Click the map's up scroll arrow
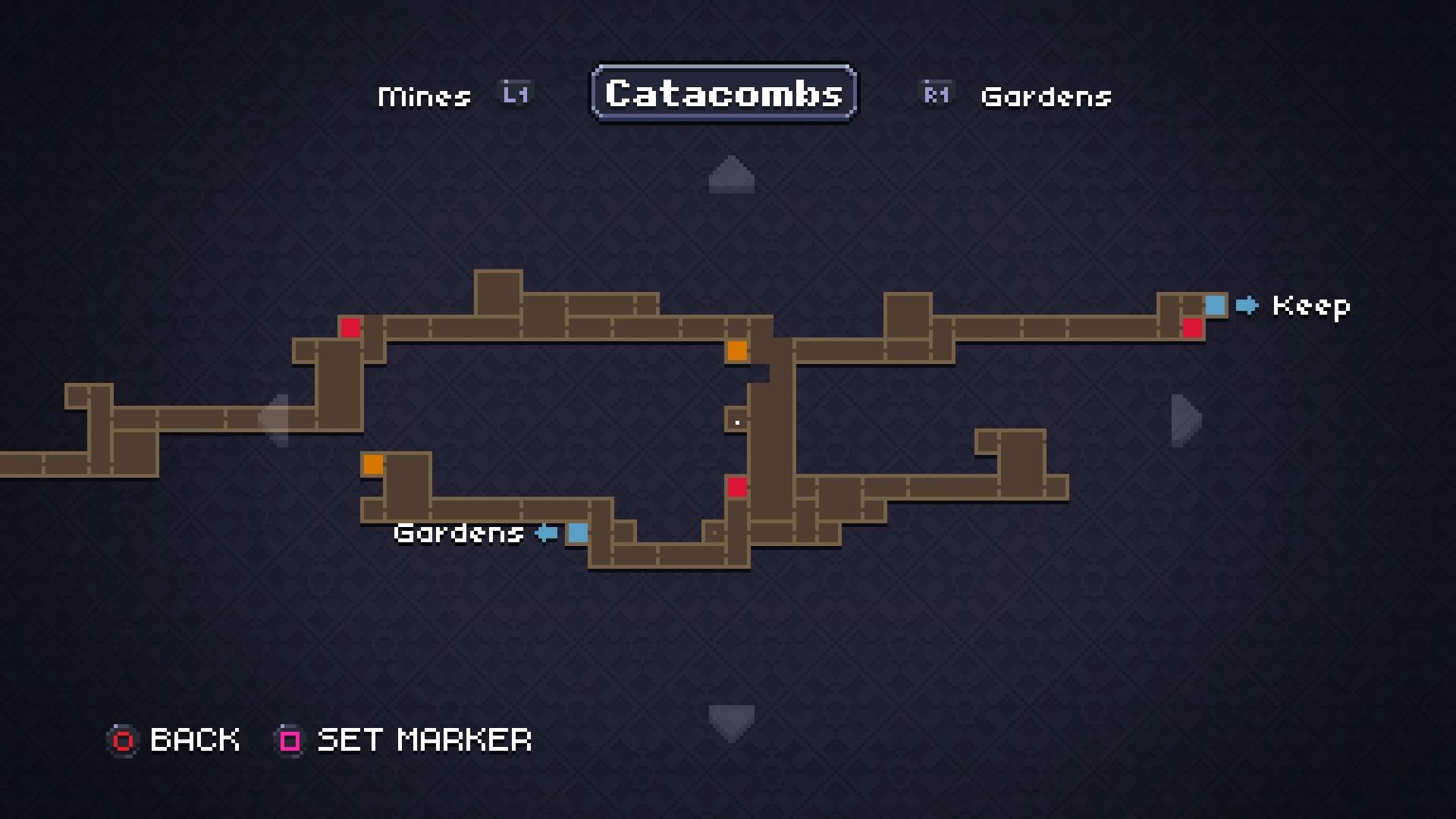Viewport: 1456px width, 819px height. coord(731,174)
